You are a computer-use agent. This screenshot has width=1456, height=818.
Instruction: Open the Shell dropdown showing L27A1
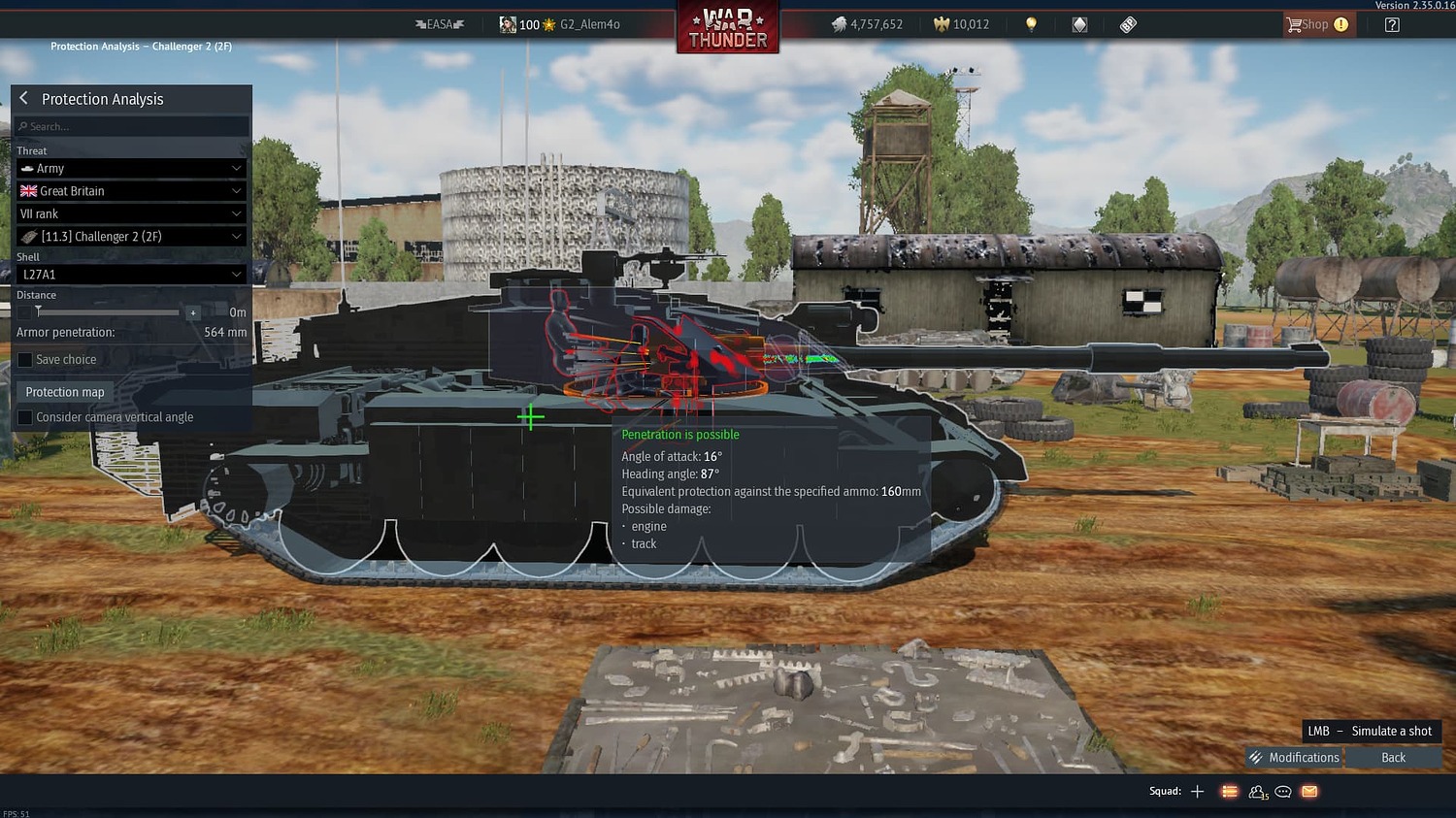(131, 274)
